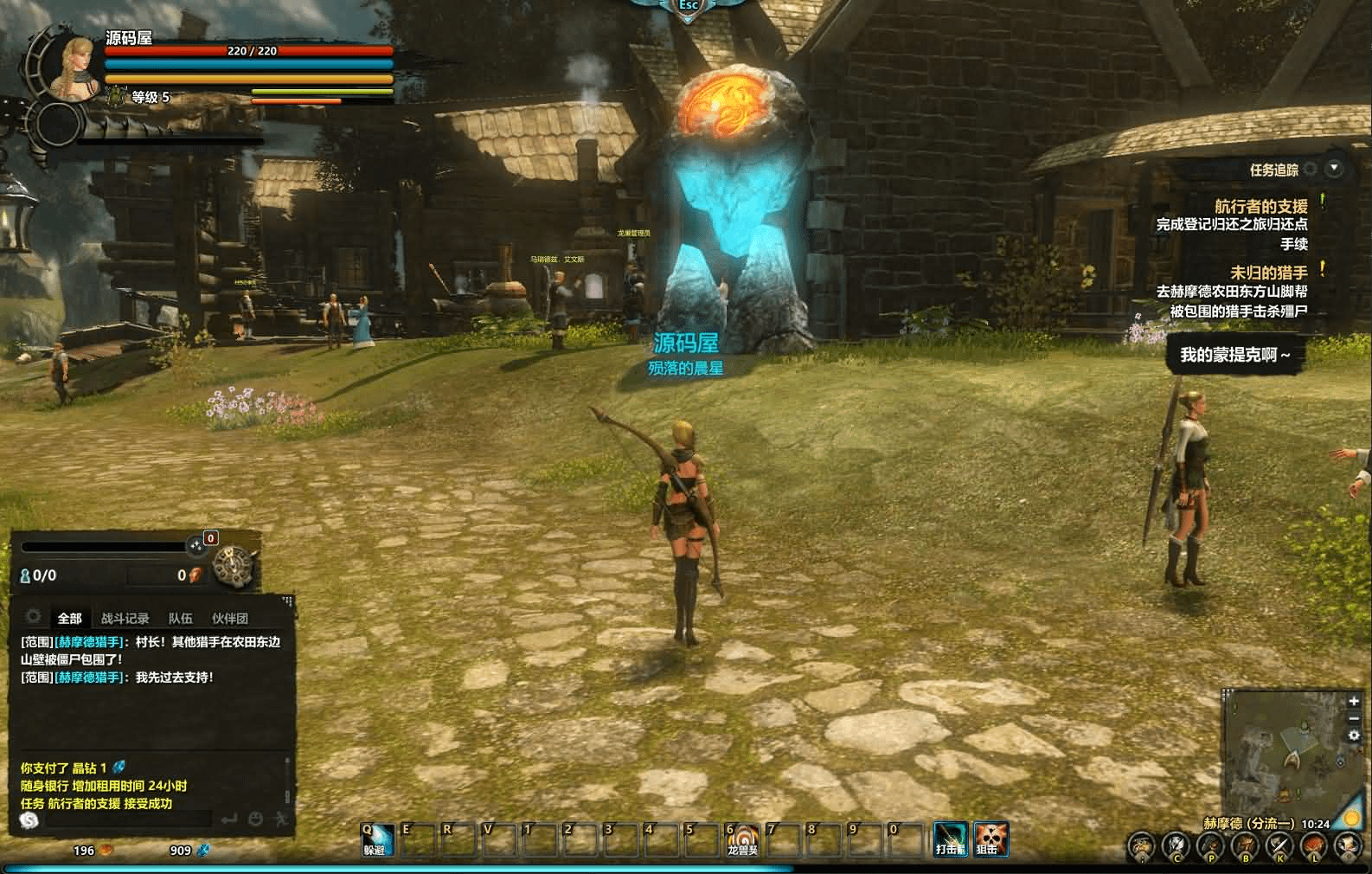
Task: Use the 龙兽笑 hotbar item
Action: [741, 839]
